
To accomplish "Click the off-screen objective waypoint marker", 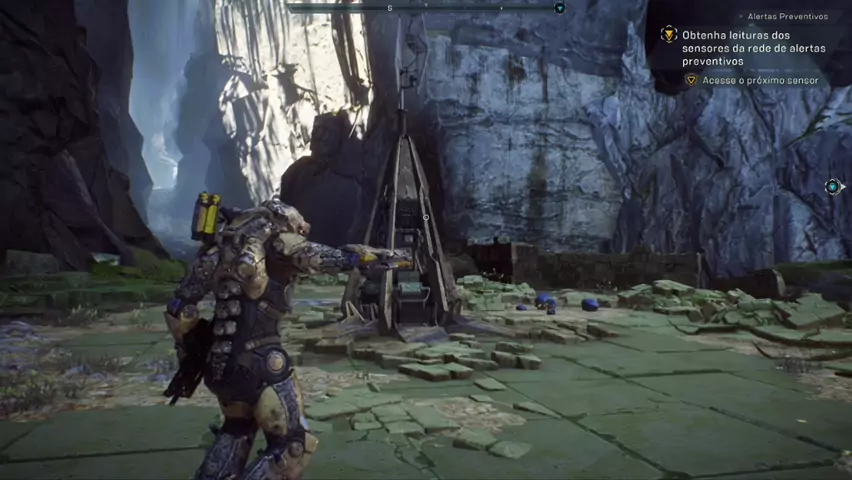I will (832, 187).
